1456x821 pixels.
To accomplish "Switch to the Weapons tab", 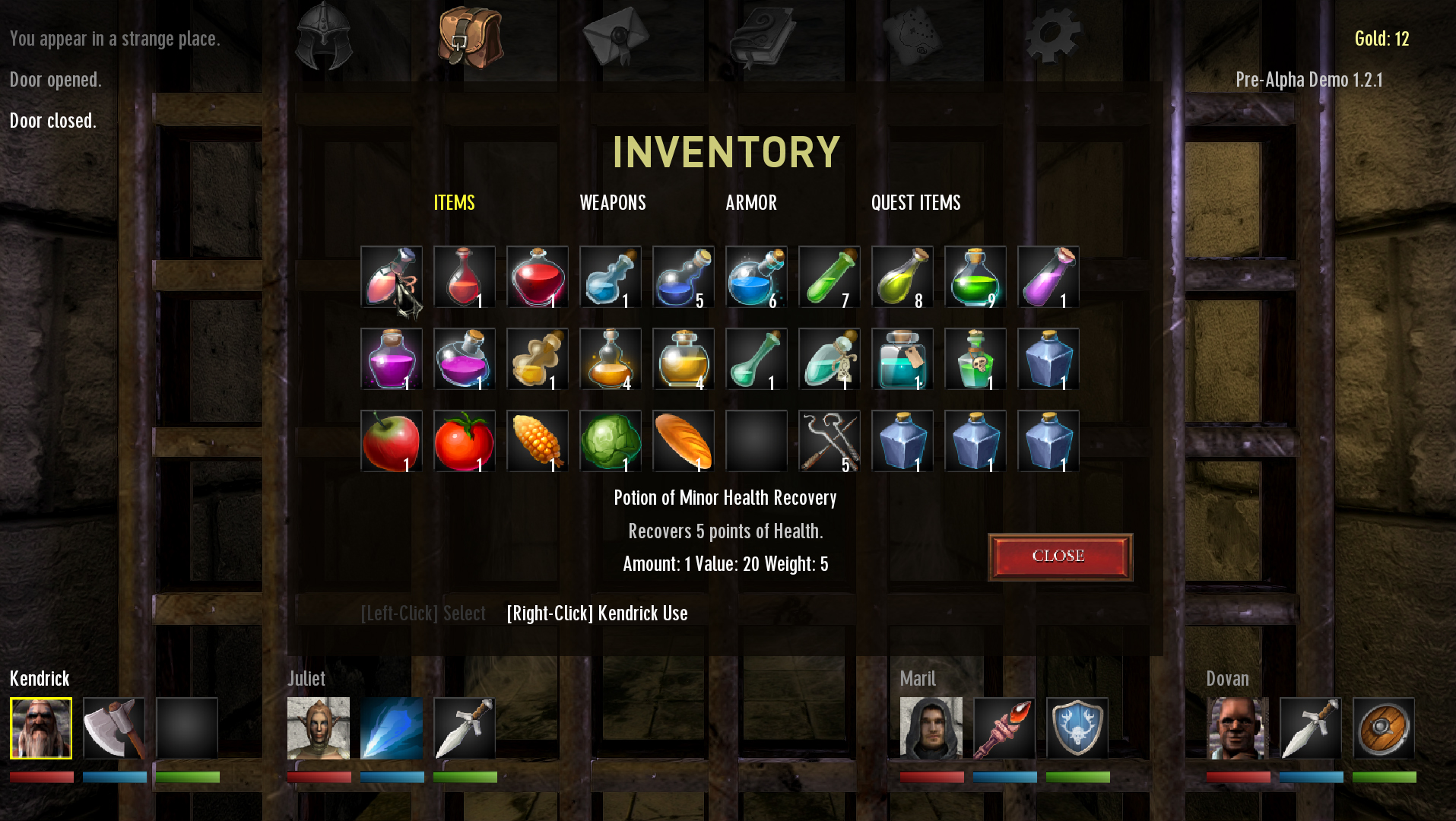I will point(612,203).
